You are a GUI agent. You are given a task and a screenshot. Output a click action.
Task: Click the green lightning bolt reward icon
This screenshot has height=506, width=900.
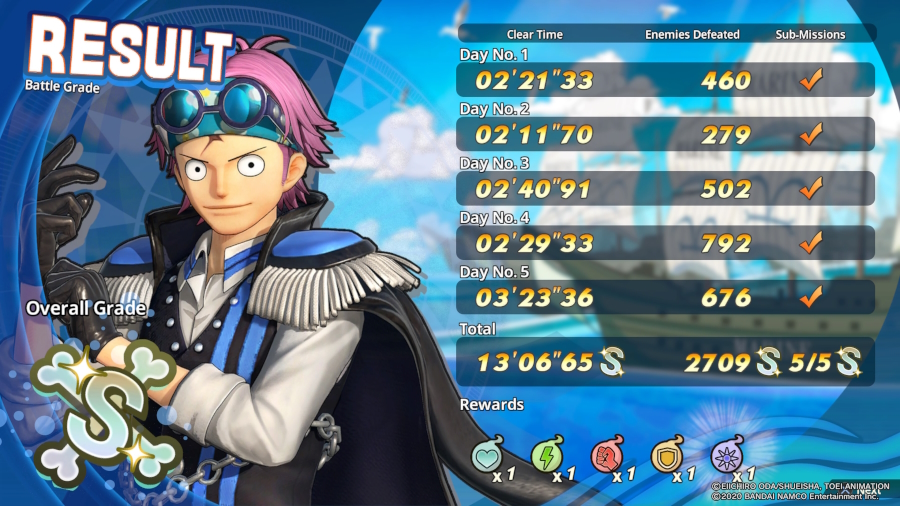coord(546,455)
